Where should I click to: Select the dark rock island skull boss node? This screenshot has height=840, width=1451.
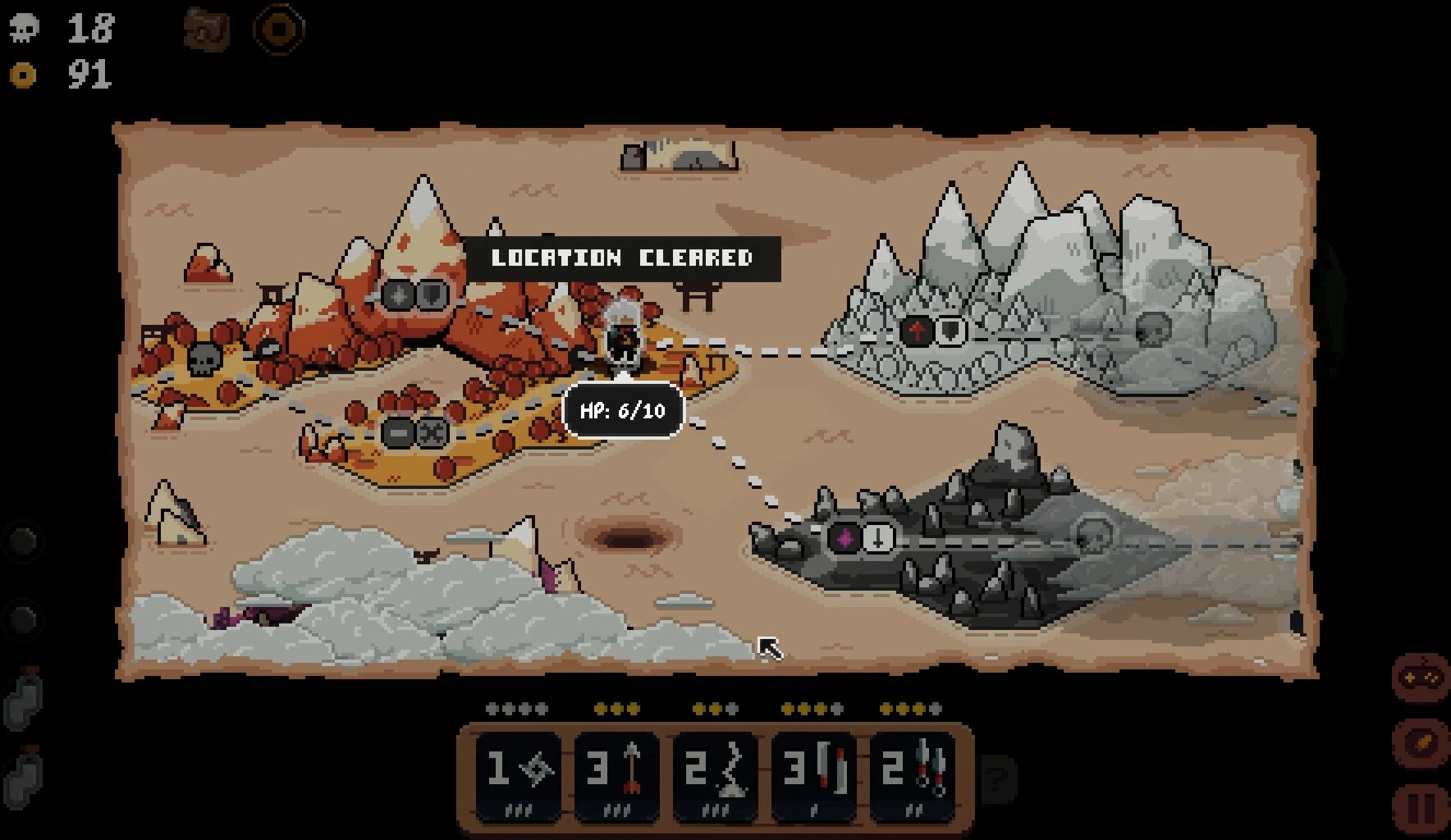click(x=1094, y=536)
